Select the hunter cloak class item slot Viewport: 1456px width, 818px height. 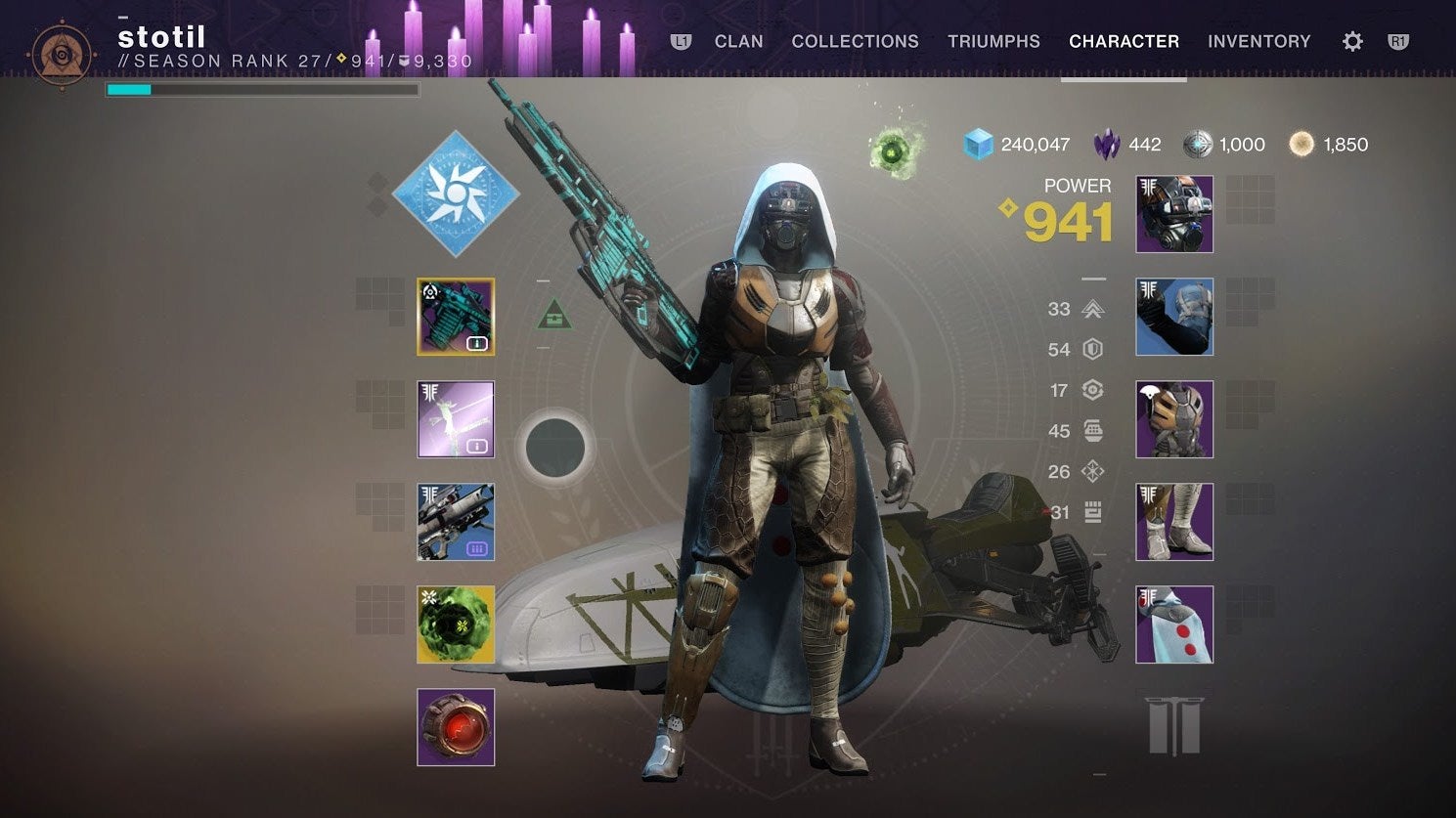click(x=1174, y=624)
